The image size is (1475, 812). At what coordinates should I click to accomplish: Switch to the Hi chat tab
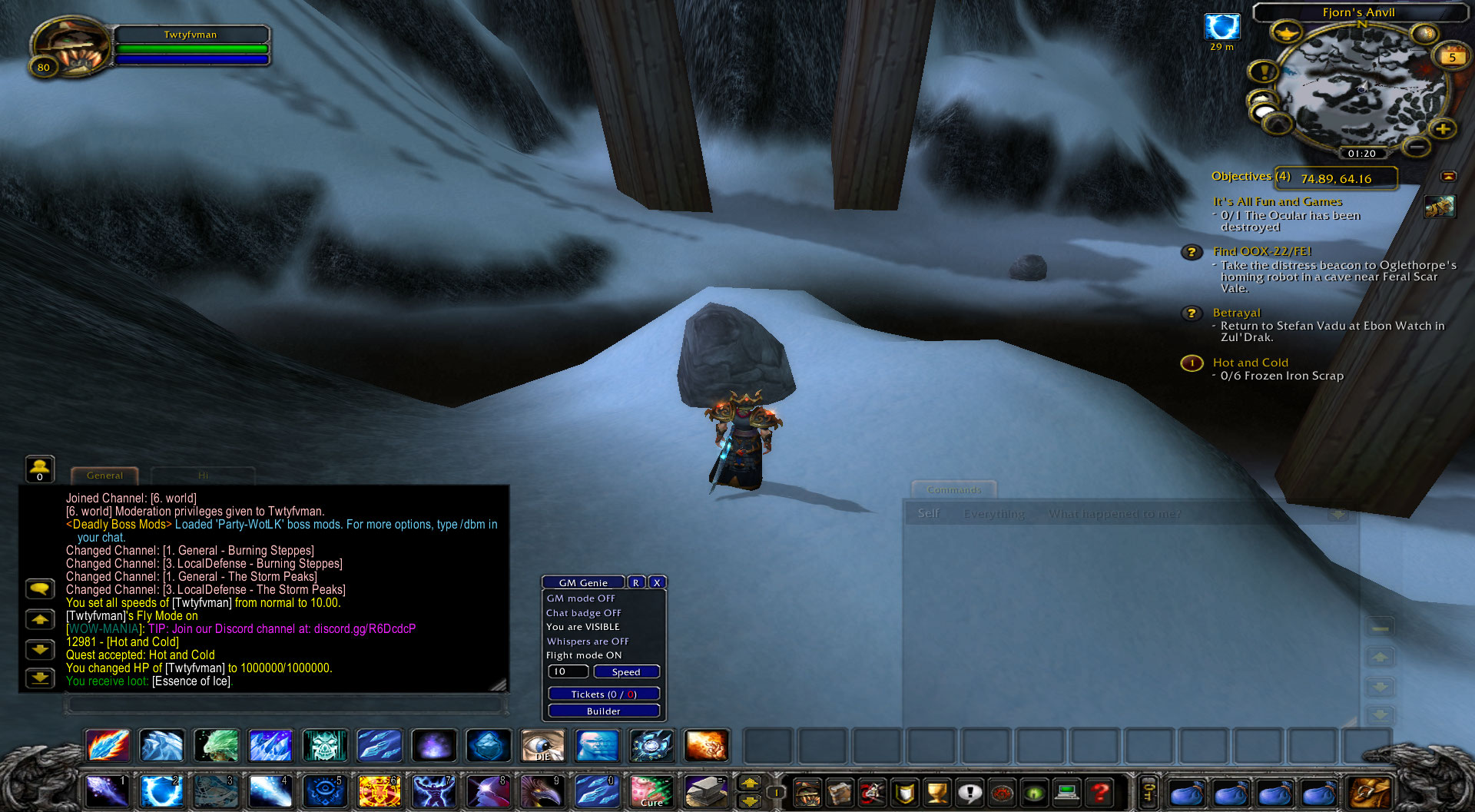(x=204, y=476)
